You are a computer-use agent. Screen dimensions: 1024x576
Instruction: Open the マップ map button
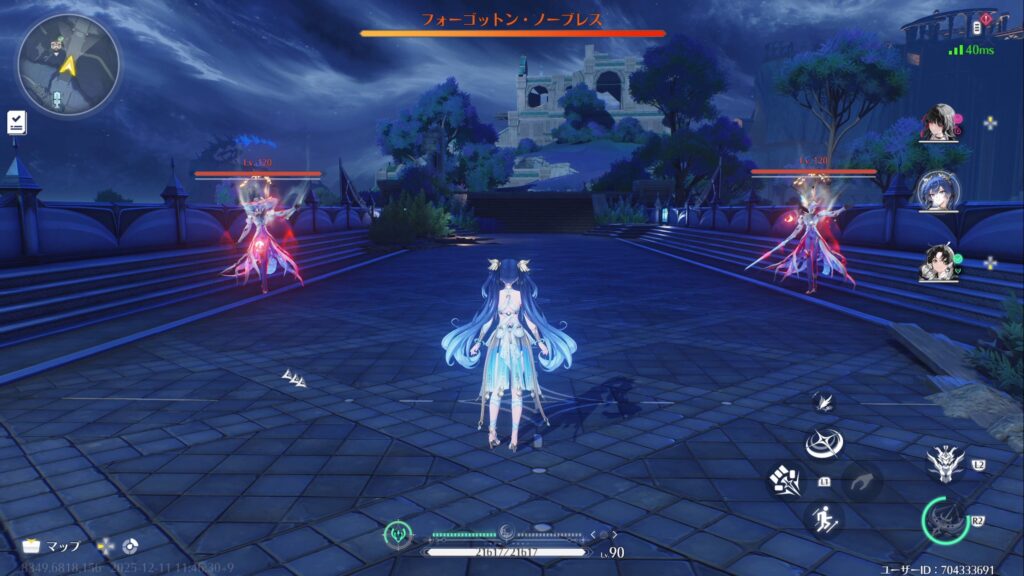coord(50,546)
